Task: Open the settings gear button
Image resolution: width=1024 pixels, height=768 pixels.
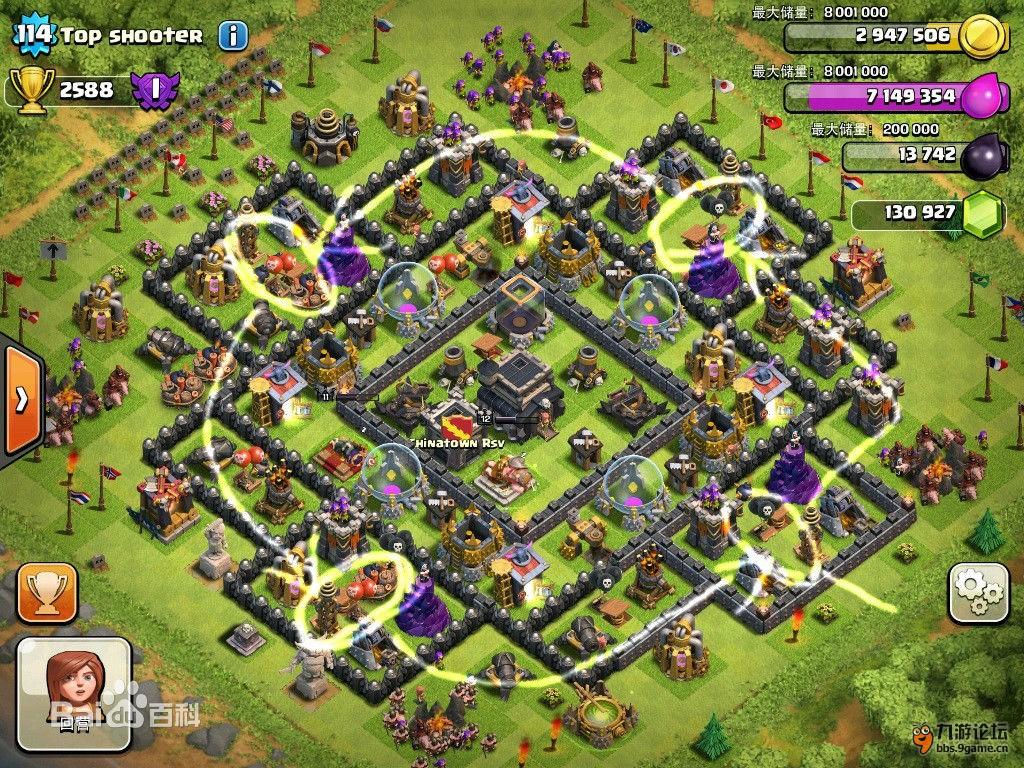Action: click(x=977, y=593)
